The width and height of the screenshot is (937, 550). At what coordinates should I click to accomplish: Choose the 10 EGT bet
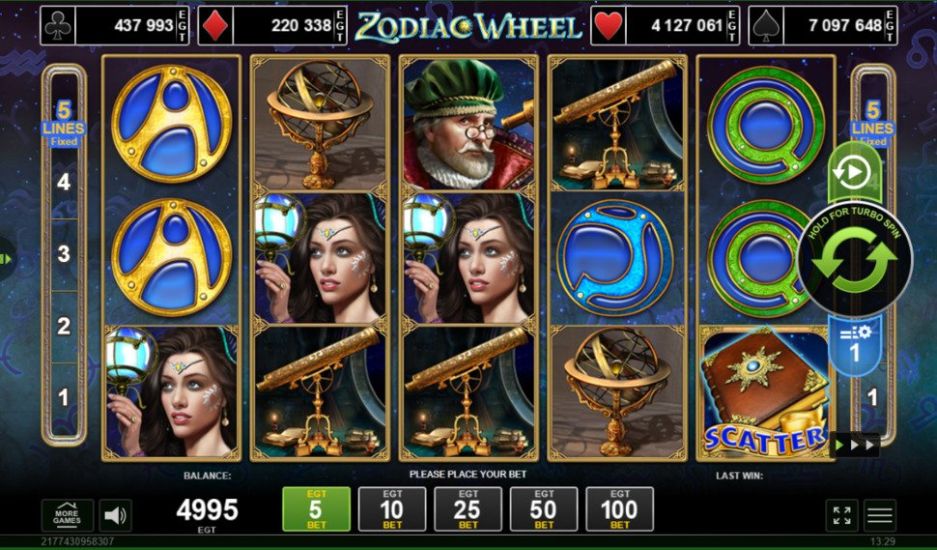(x=392, y=509)
